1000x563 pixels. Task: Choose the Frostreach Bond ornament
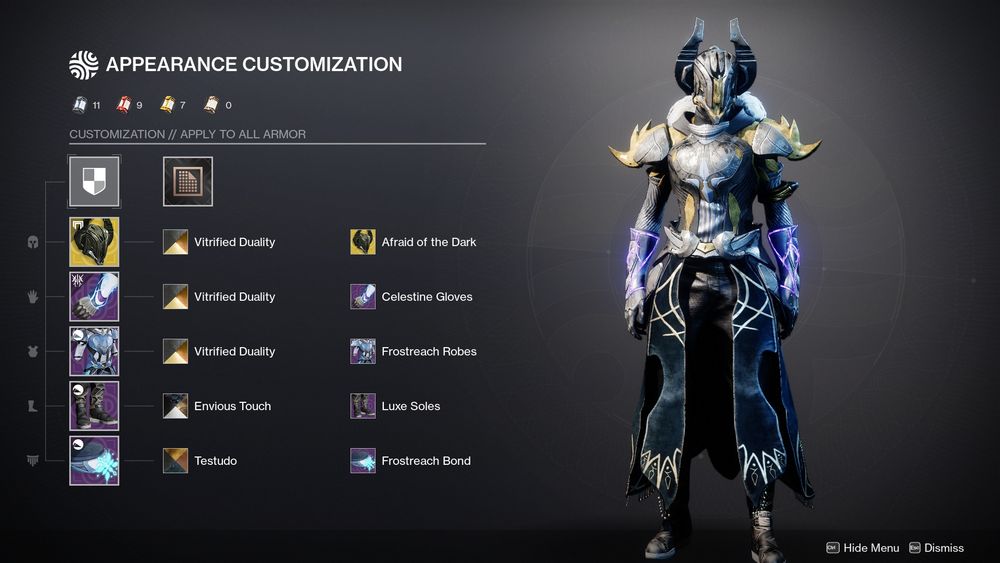(x=363, y=461)
